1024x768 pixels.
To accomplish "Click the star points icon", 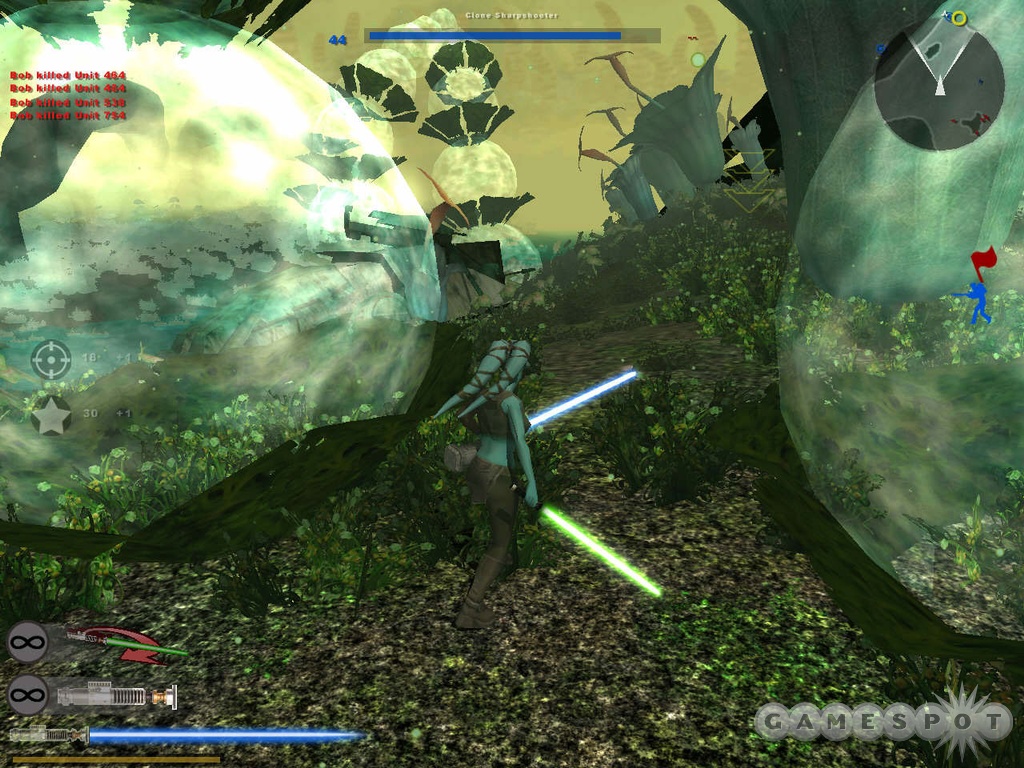I will tap(51, 415).
